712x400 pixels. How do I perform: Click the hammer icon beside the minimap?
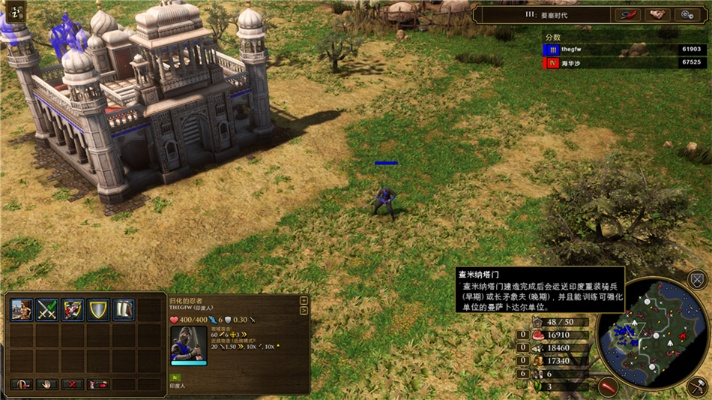pos(697,384)
